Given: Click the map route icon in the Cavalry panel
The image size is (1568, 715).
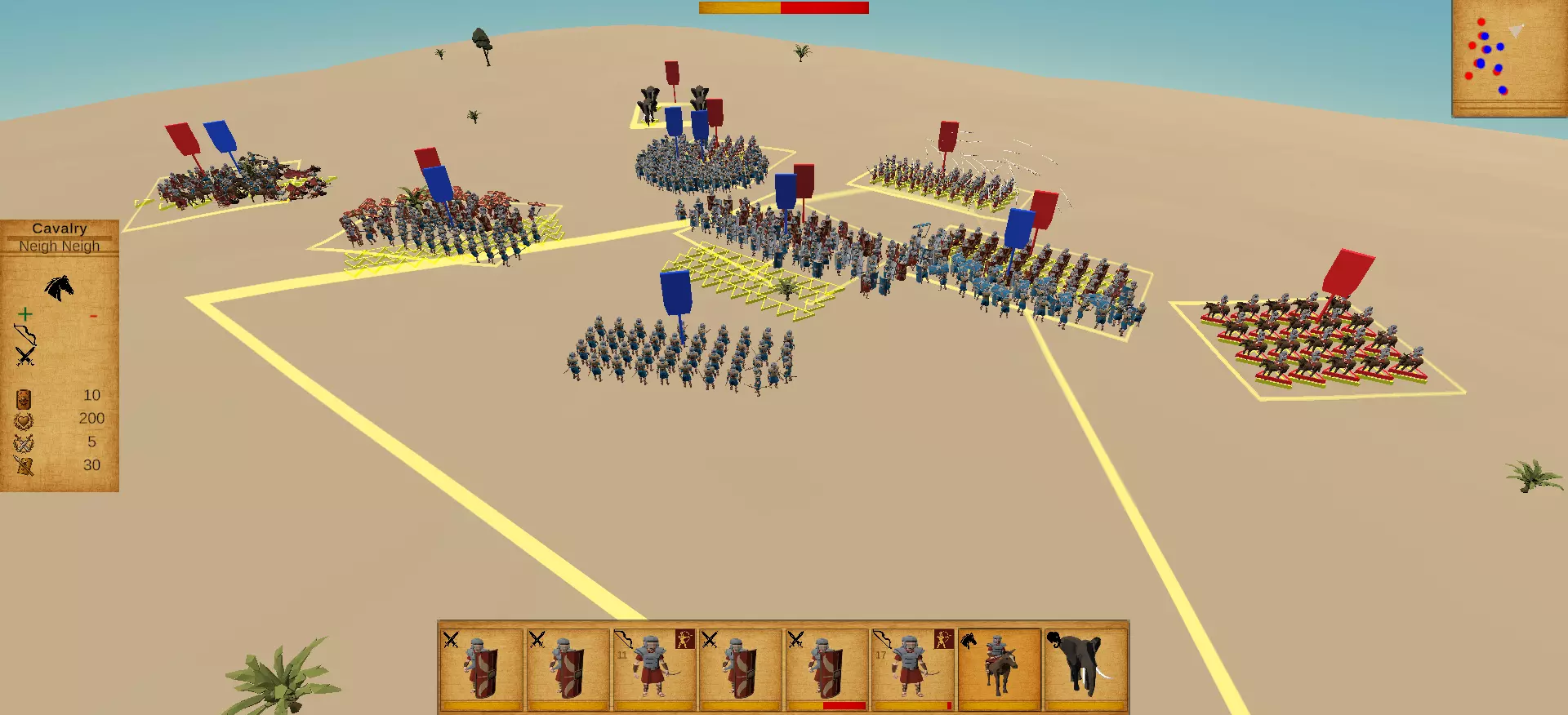Looking at the screenshot, I should point(24,335).
